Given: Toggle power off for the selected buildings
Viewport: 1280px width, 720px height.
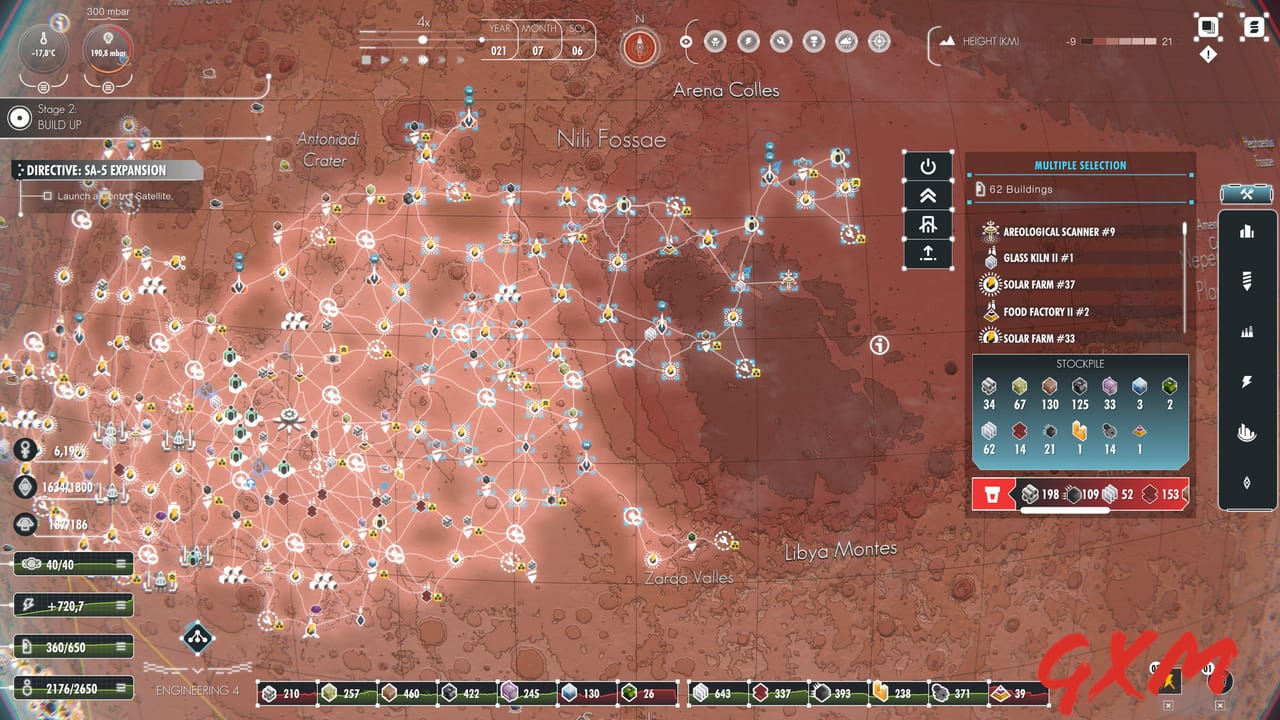Looking at the screenshot, I should point(927,164).
